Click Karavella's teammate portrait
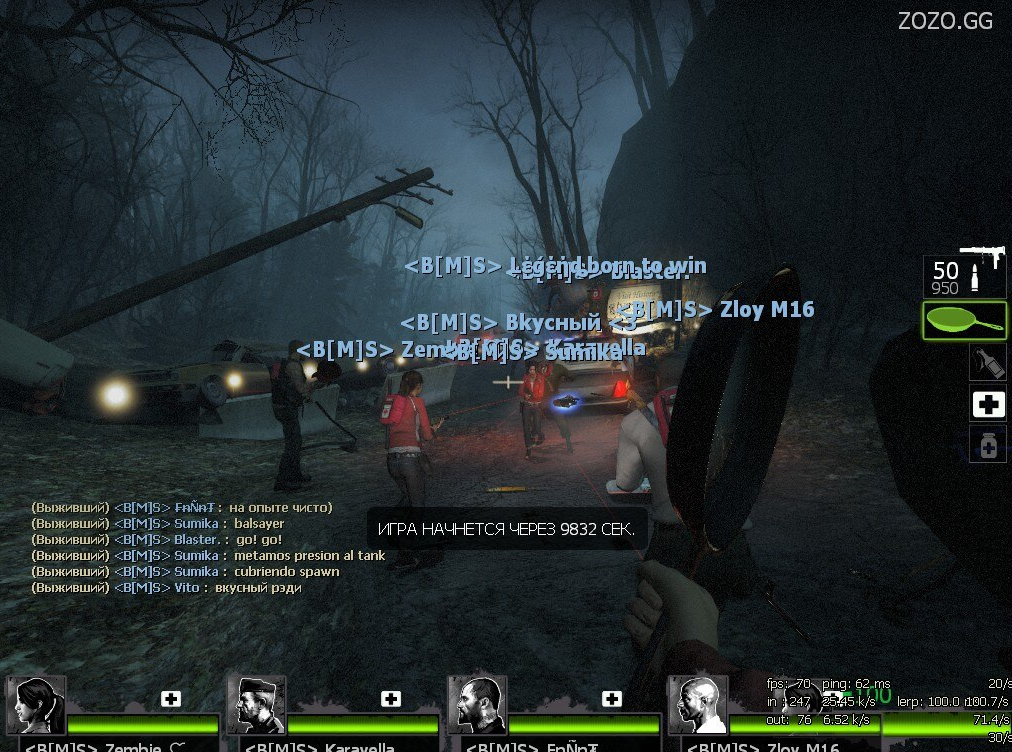 pyautogui.click(x=257, y=706)
